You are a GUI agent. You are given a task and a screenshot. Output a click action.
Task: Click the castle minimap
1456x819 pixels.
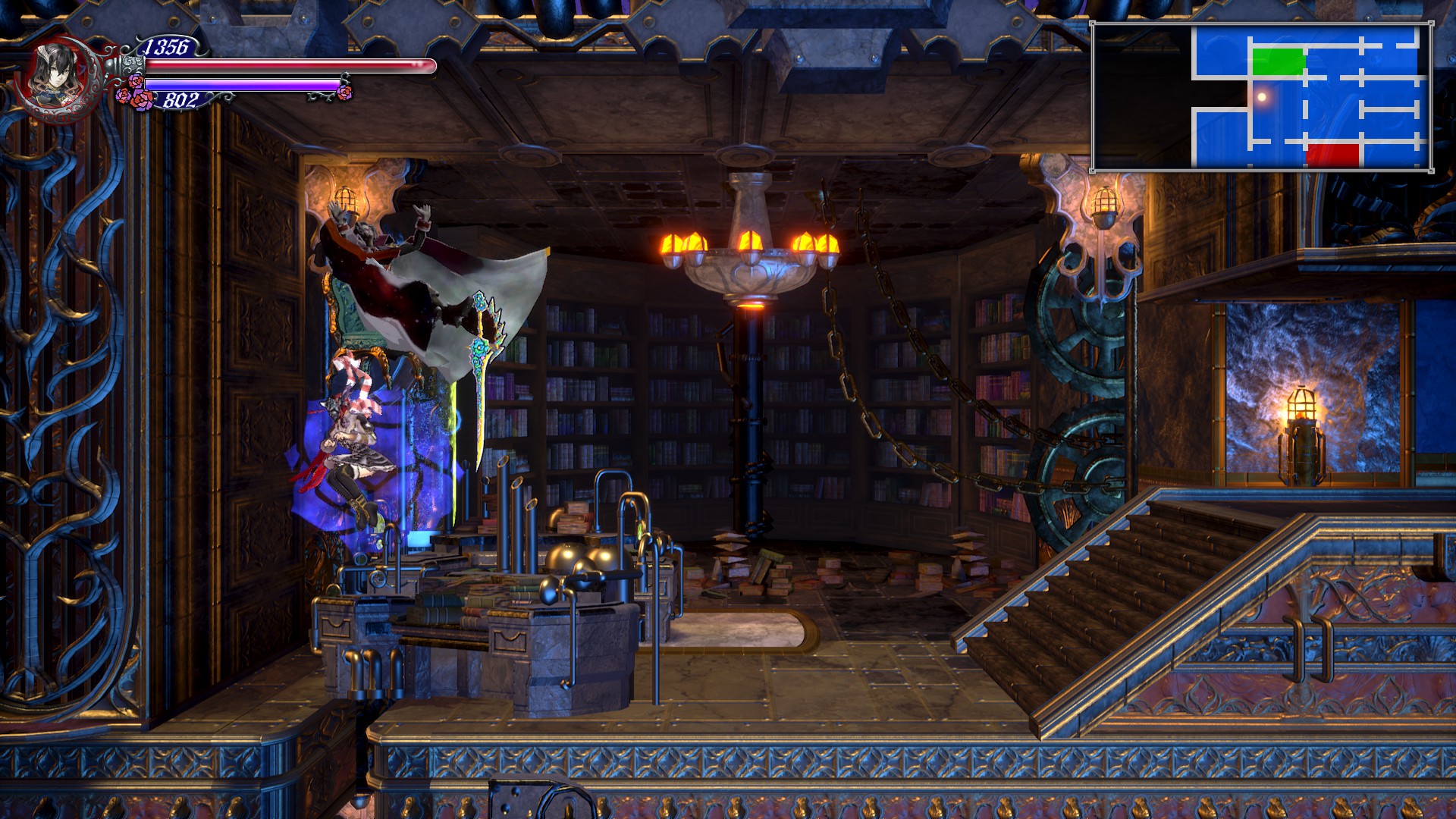(x=1261, y=96)
